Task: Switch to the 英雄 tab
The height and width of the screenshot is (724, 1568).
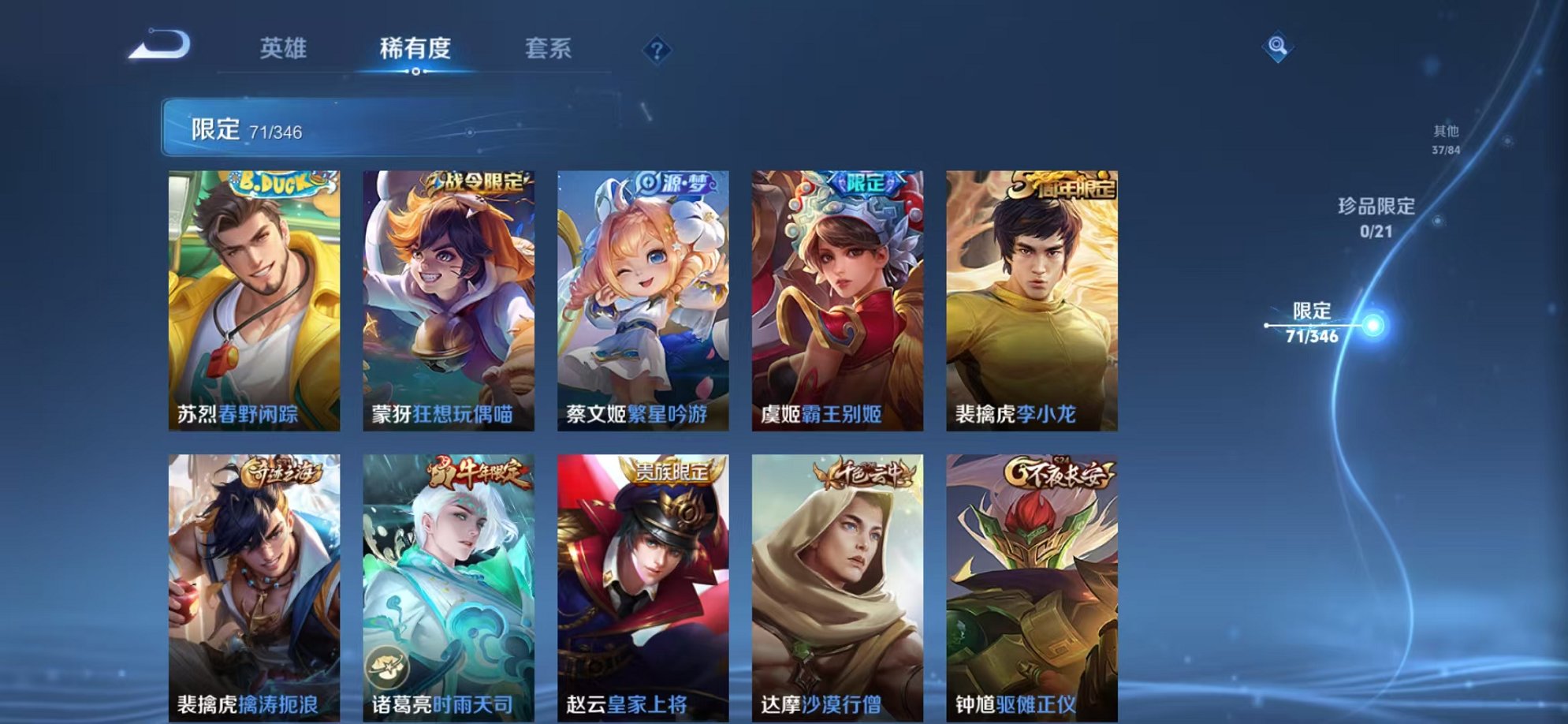Action: click(x=283, y=49)
